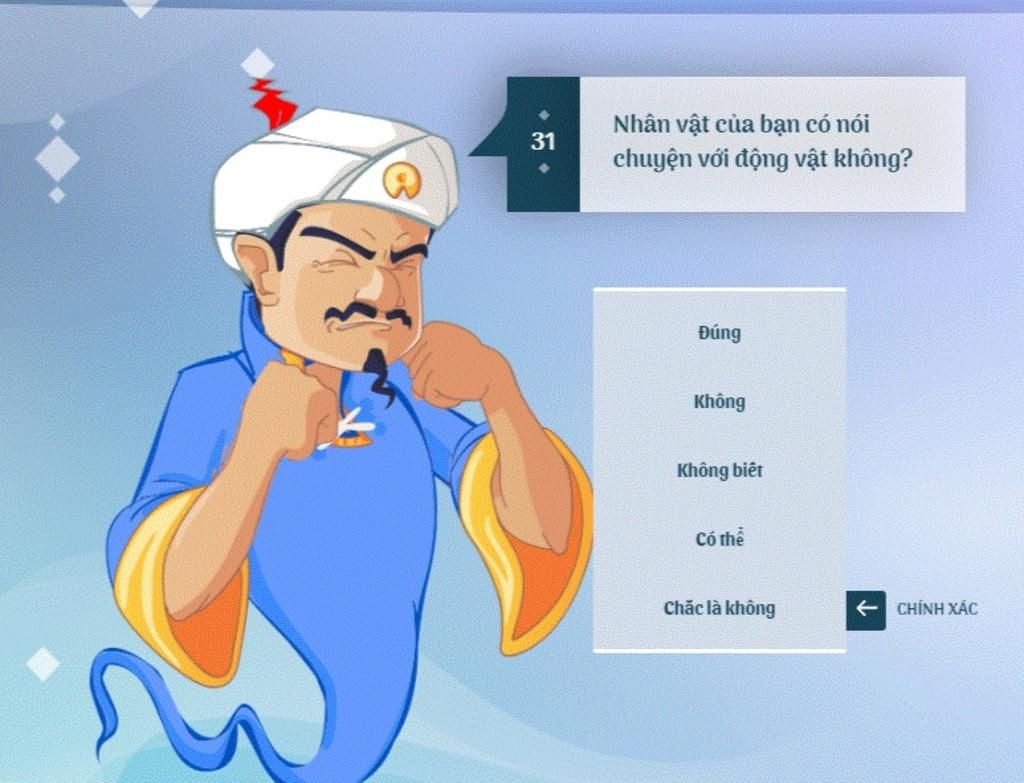The image size is (1024, 783).
Task: Click the "Chính xác" back arrow button
Action: pyautogui.click(x=866, y=609)
